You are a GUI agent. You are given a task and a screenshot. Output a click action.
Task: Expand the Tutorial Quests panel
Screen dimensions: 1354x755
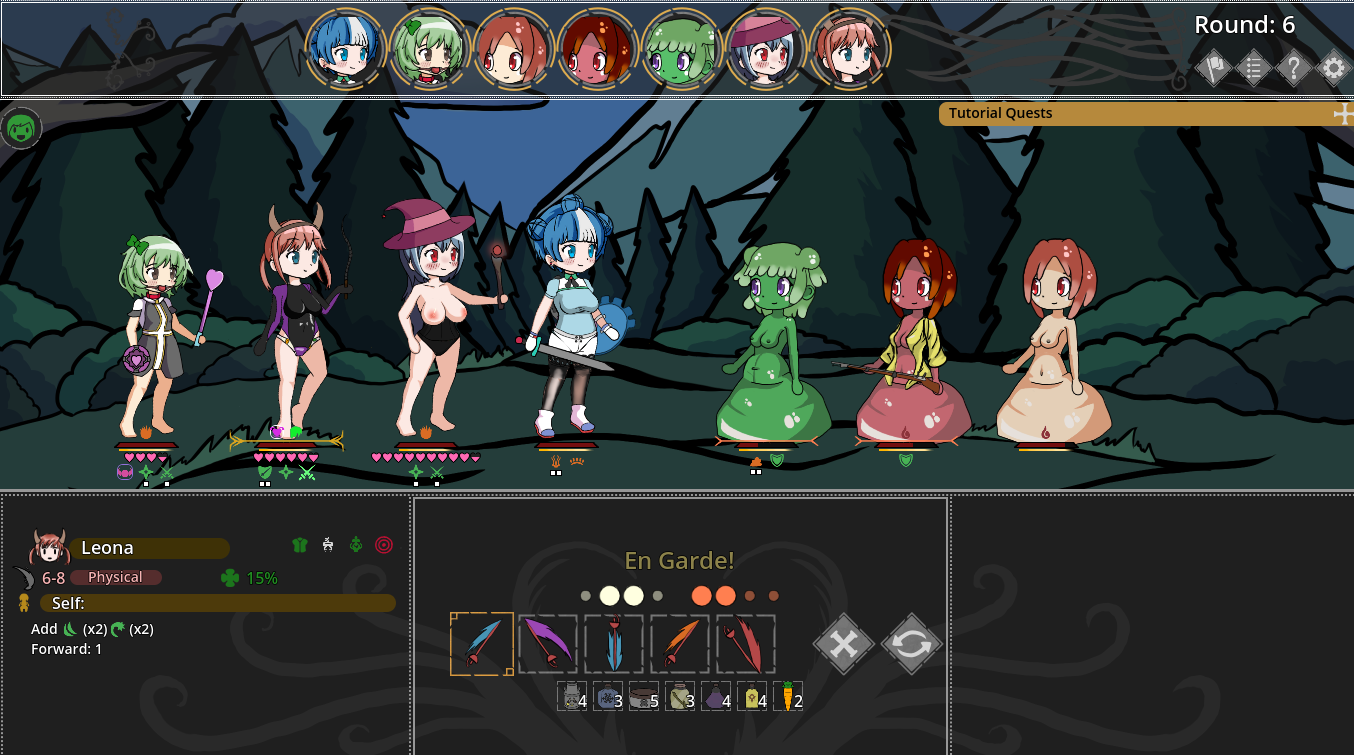[1343, 114]
